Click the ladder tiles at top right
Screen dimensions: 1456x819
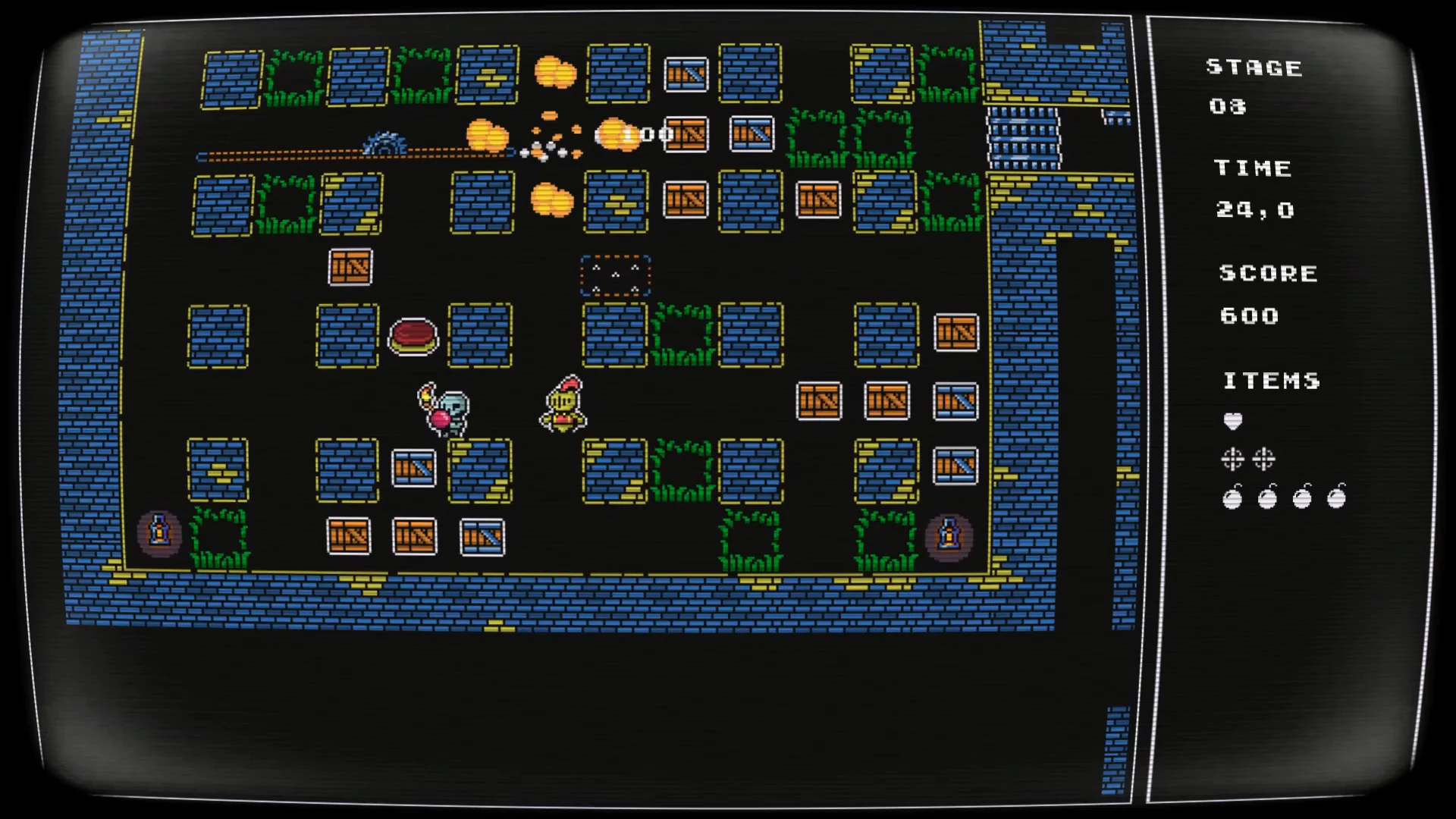point(1025,136)
